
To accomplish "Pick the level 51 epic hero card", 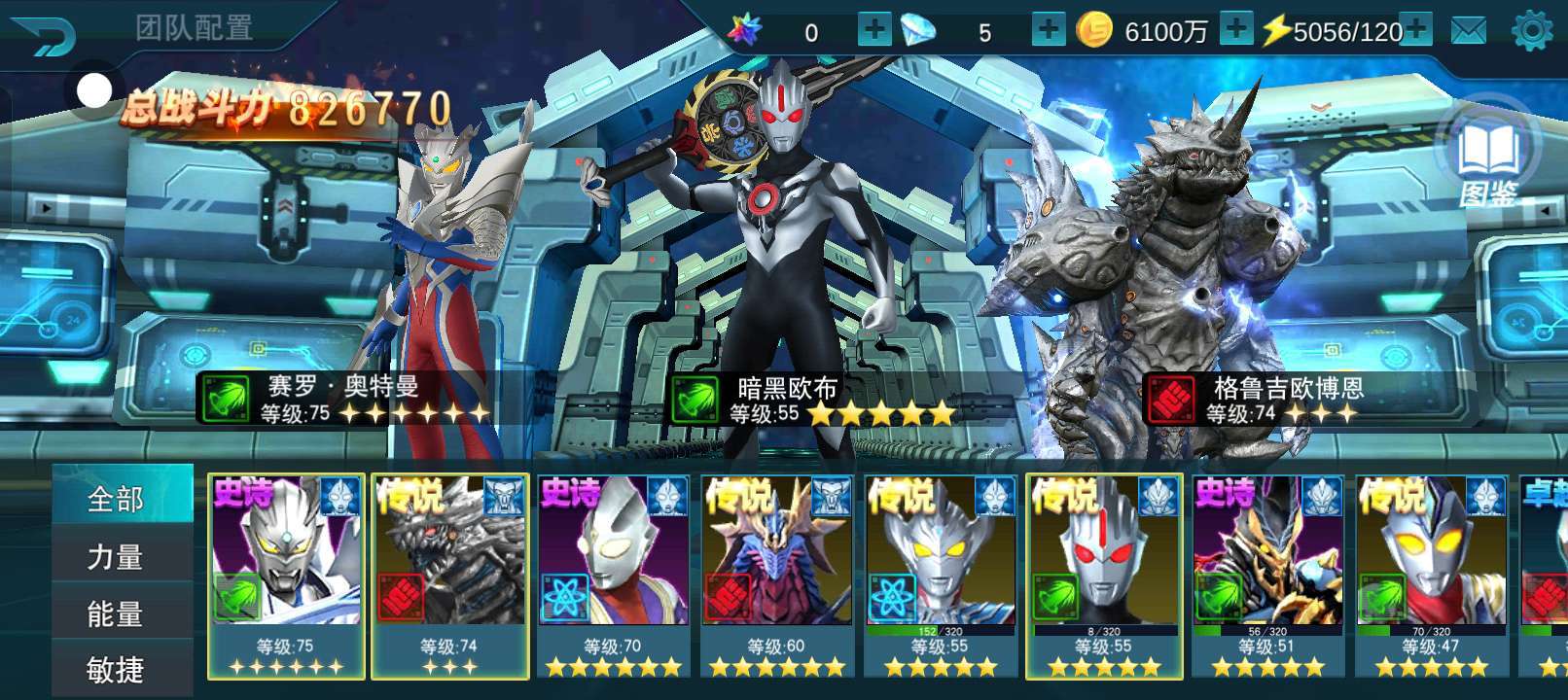I will point(1267,574).
